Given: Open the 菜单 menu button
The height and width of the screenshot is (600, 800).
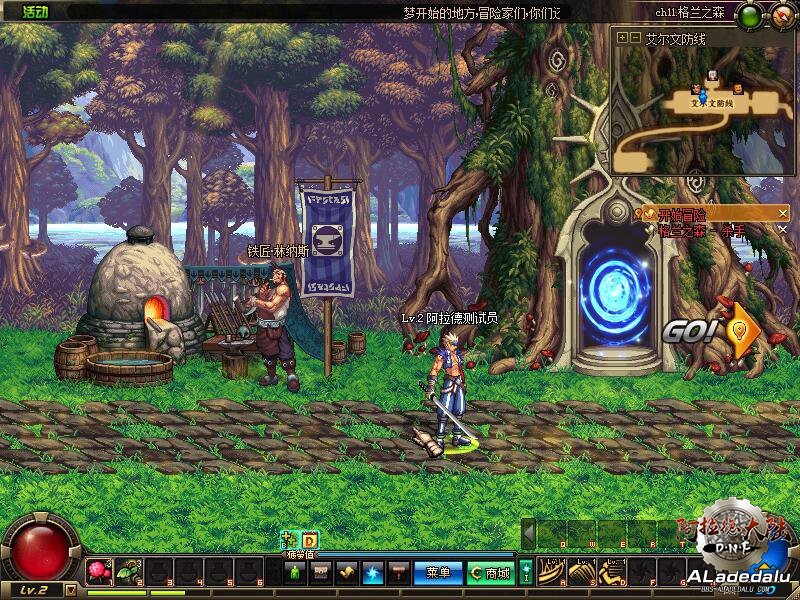Looking at the screenshot, I should click(437, 573).
